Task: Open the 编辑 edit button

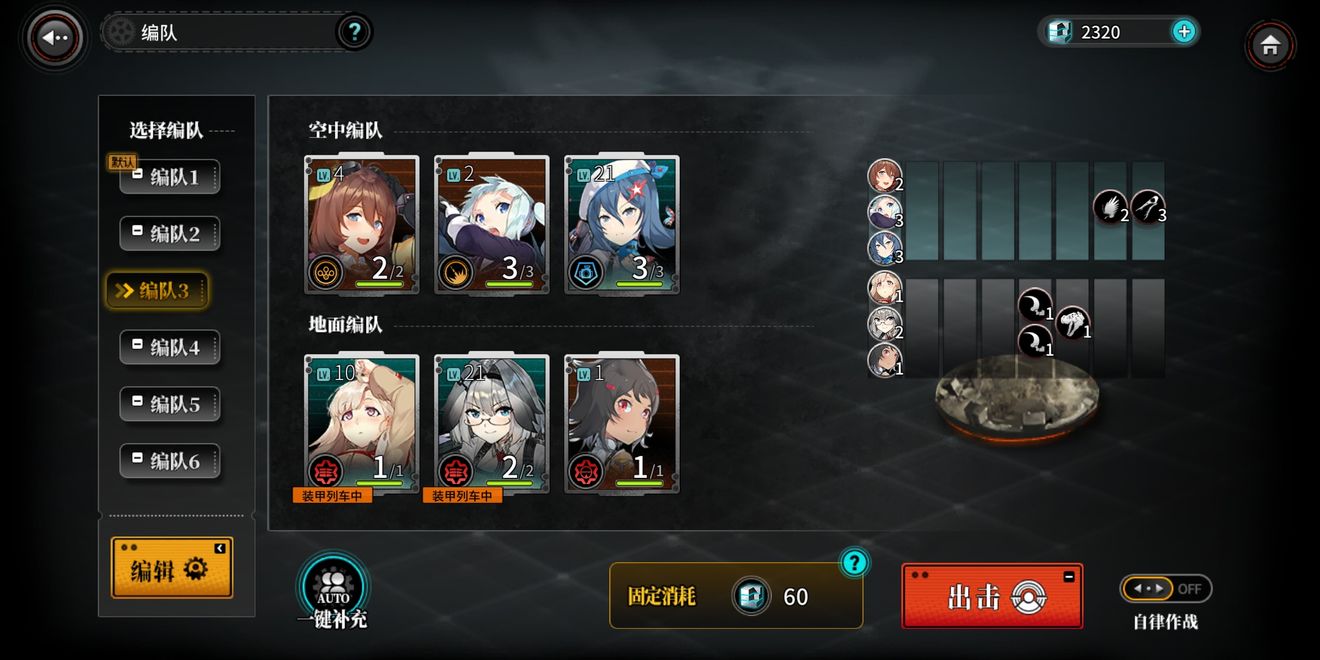Action: [x=171, y=569]
